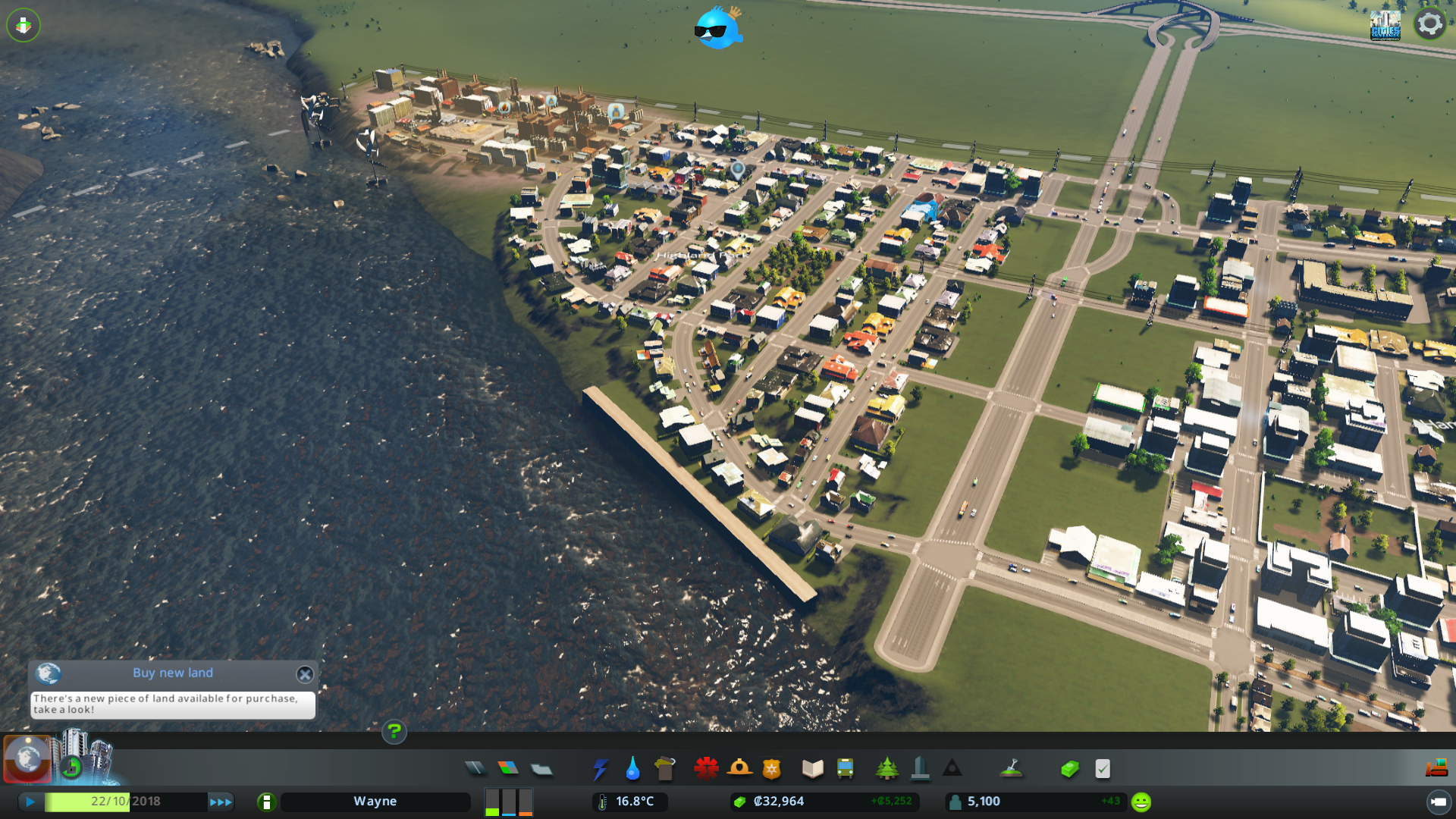Toggle the Info Views panel
Viewport: 1456px width, 819px height.
coord(27,759)
